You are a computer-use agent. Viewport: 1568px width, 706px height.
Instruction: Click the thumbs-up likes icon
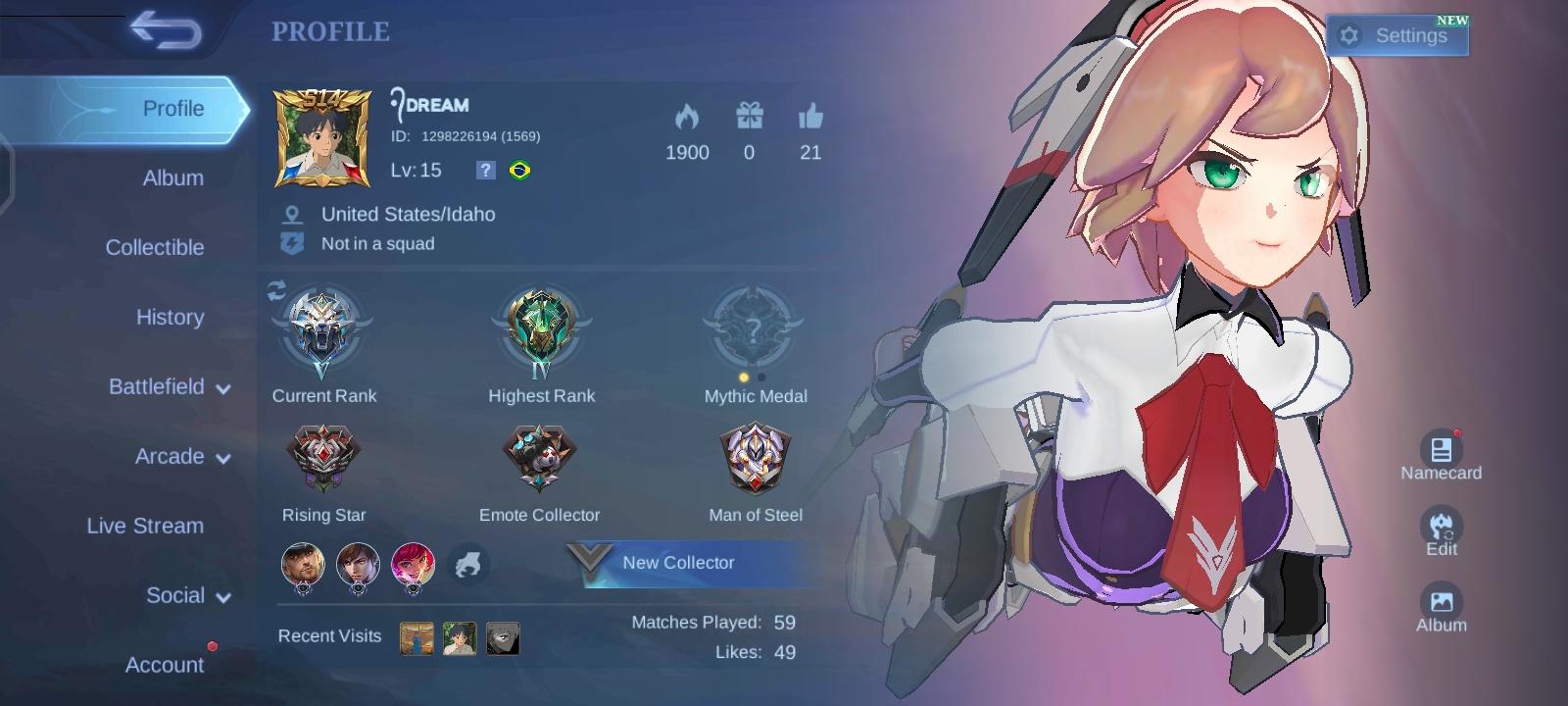[810, 118]
